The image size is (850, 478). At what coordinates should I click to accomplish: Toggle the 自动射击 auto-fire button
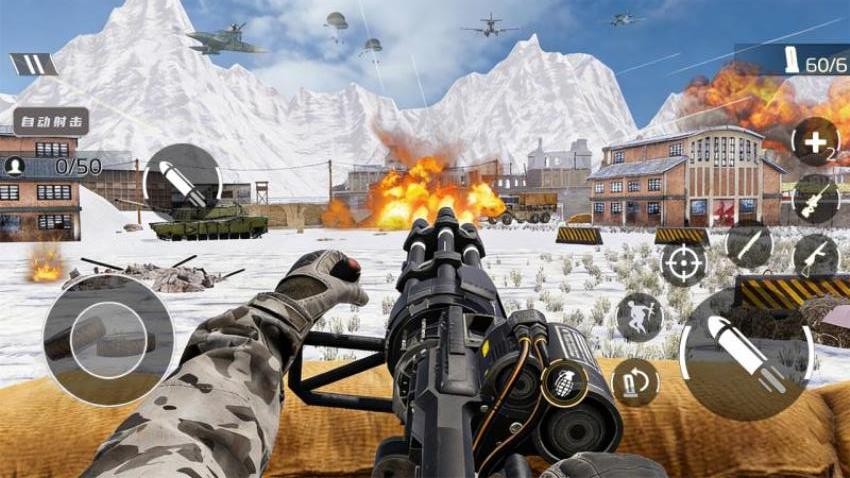tap(50, 121)
